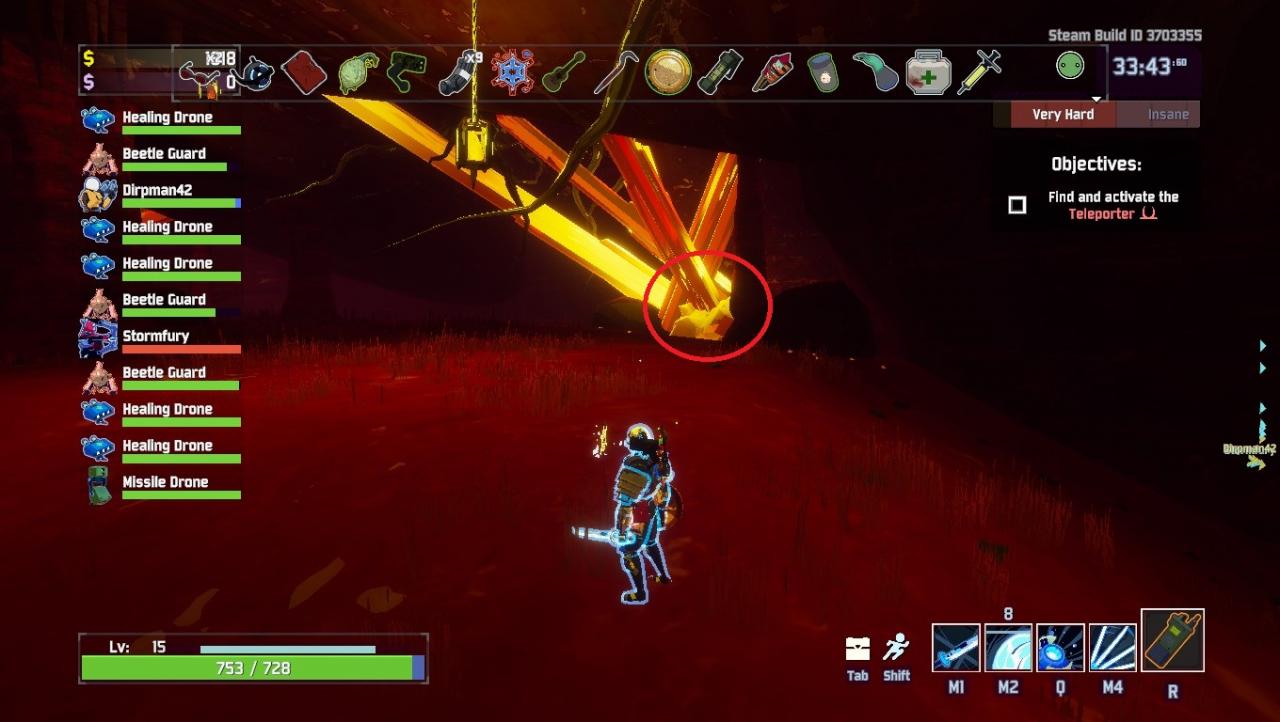Select the gold coin item icon
The image size is (1280, 722).
coord(668,73)
